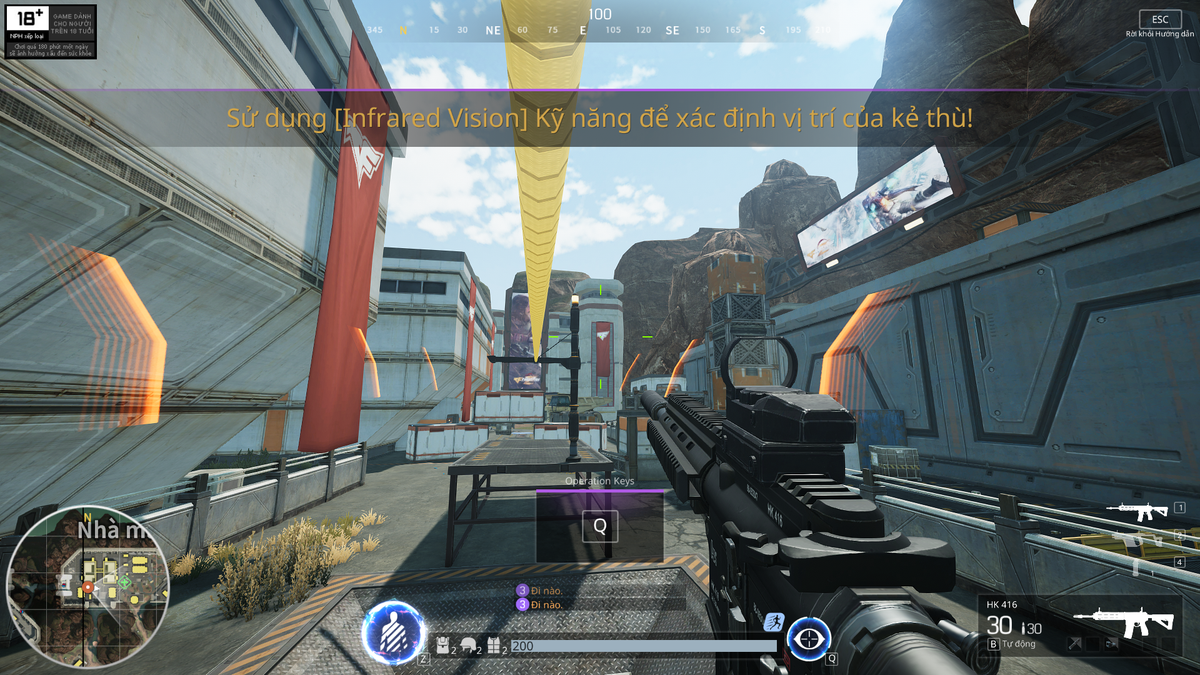The width and height of the screenshot is (1200, 675).
Task: Click the body armor vest icon
Action: 494,647
